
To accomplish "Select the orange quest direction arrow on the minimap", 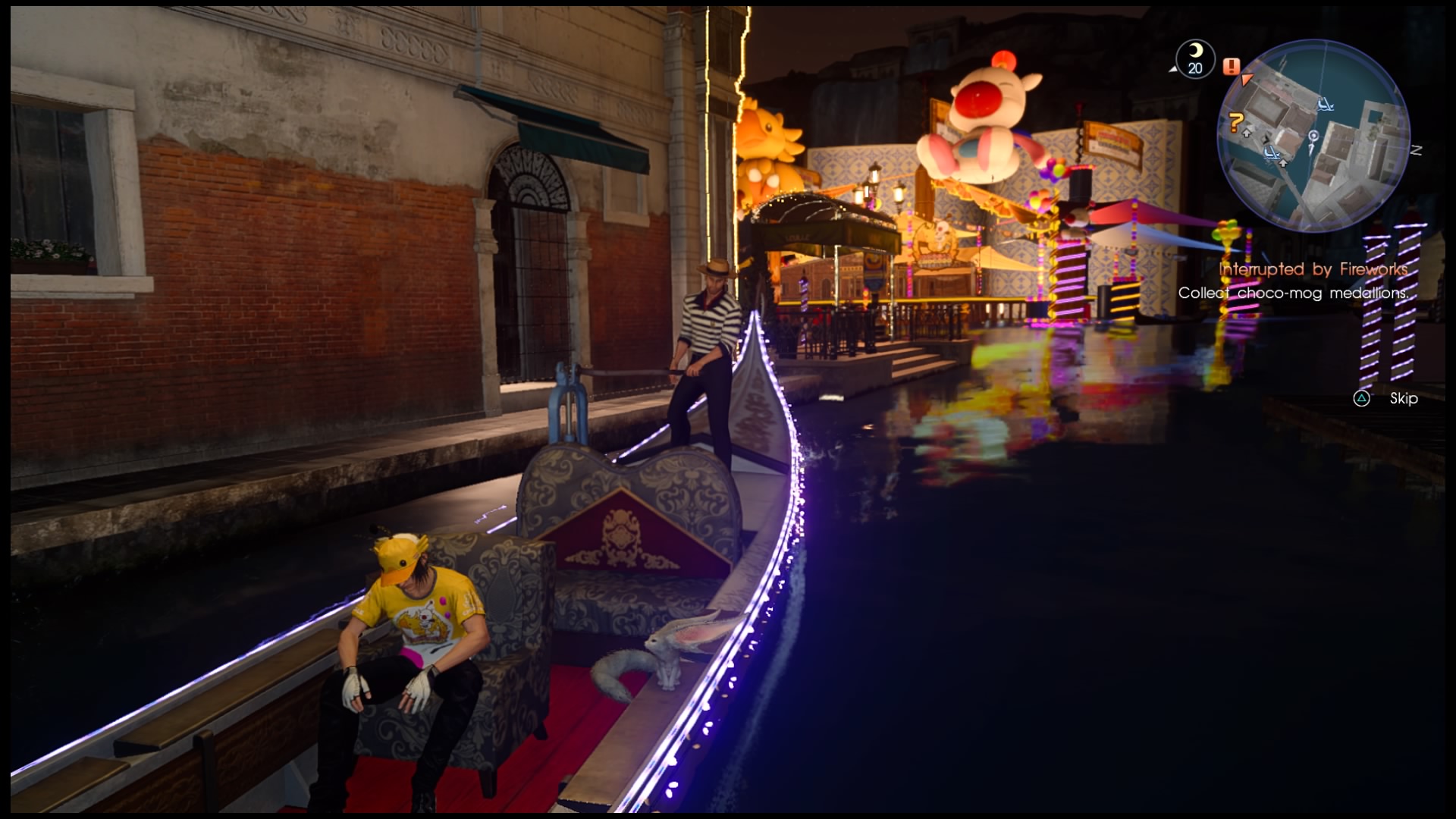I will pyautogui.click(x=1247, y=79).
